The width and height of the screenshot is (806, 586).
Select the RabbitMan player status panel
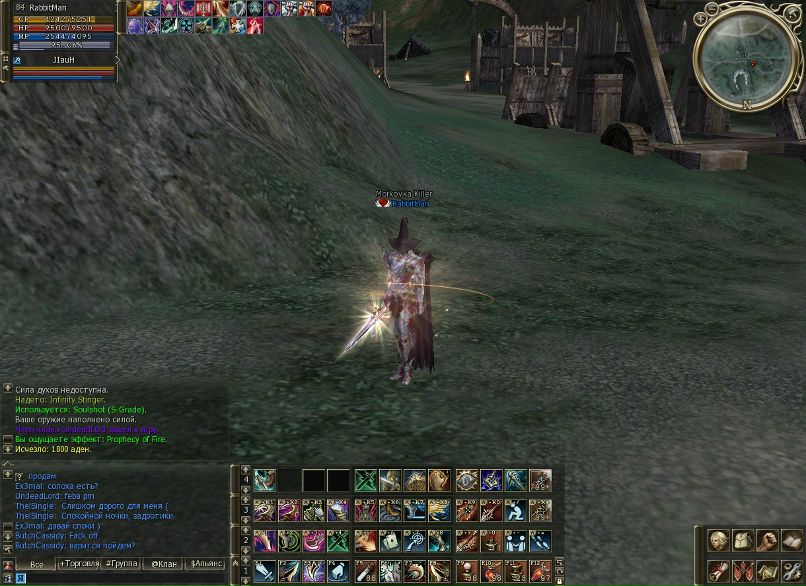pyautogui.click(x=60, y=26)
